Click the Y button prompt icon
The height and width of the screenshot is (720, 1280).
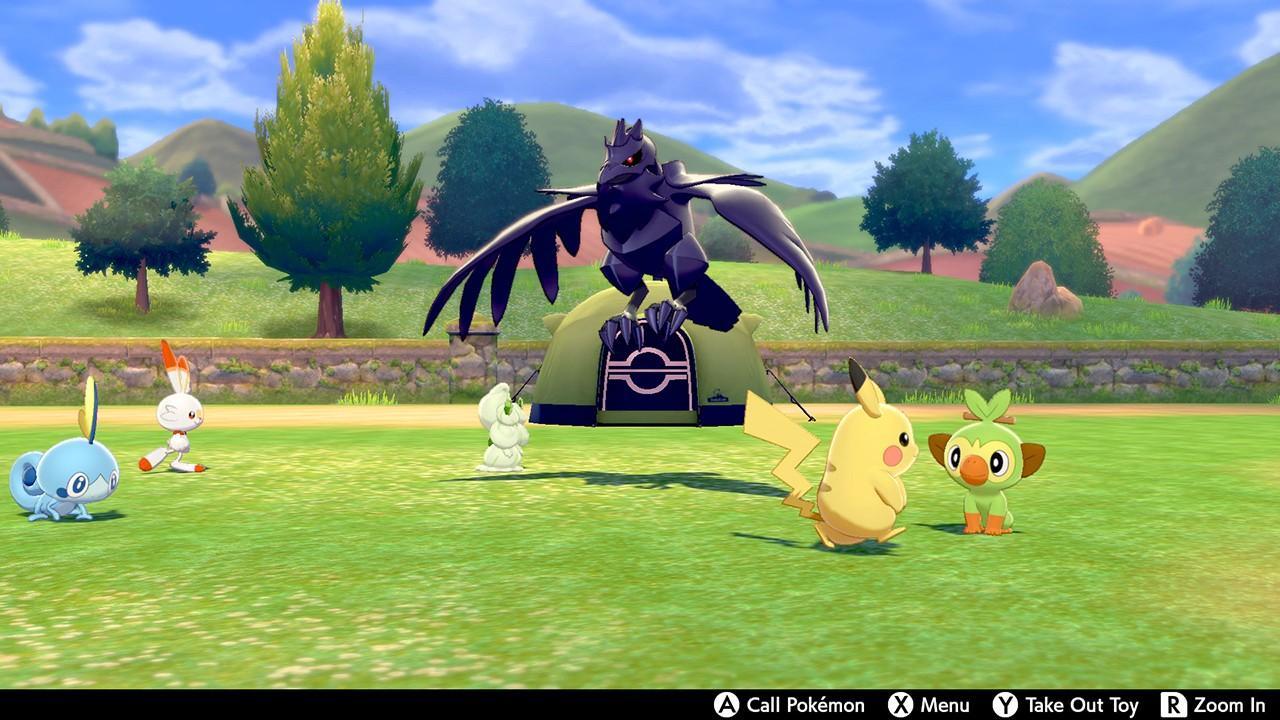[1004, 706]
